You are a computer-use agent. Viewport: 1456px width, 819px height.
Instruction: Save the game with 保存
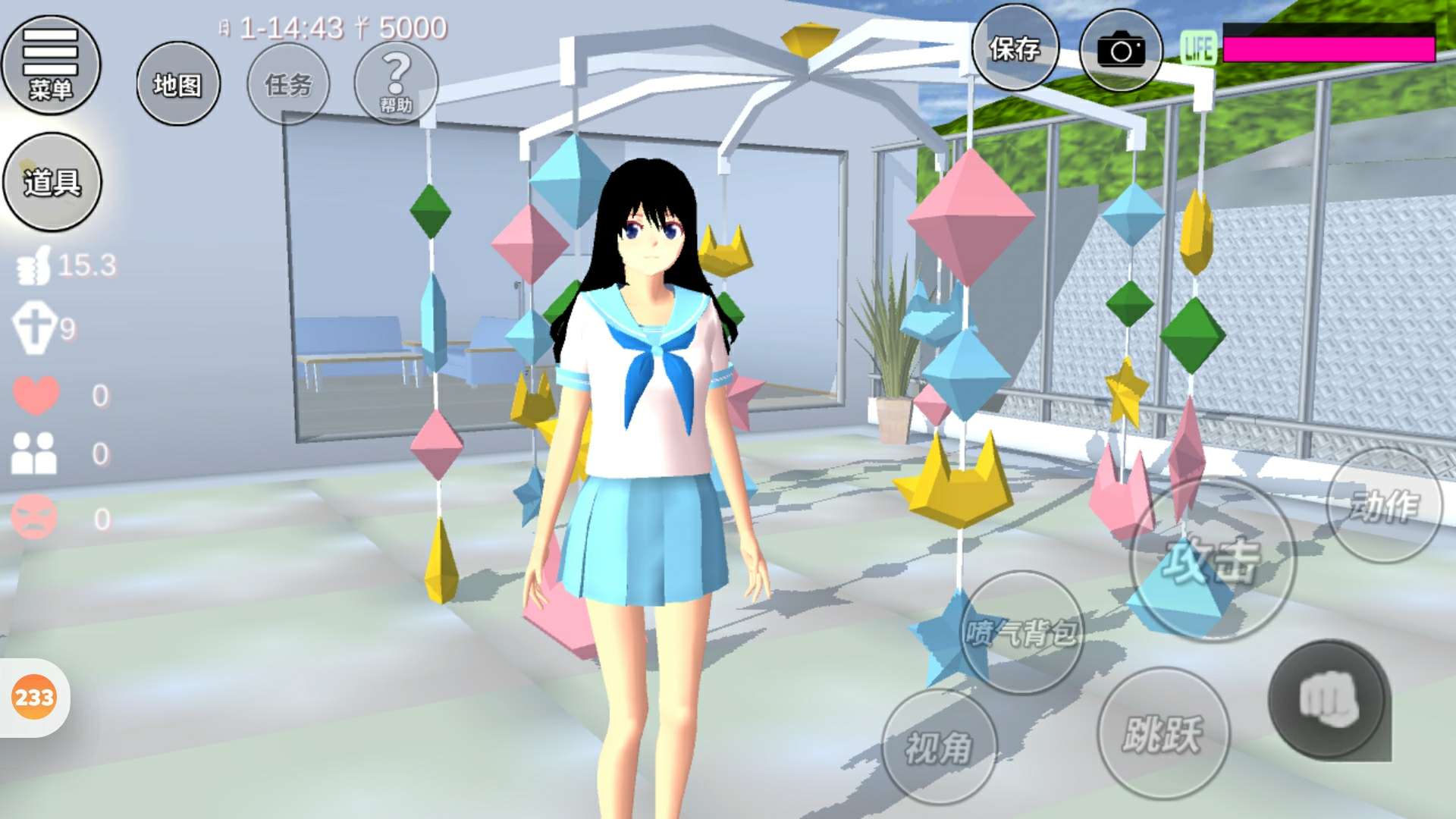point(1015,49)
